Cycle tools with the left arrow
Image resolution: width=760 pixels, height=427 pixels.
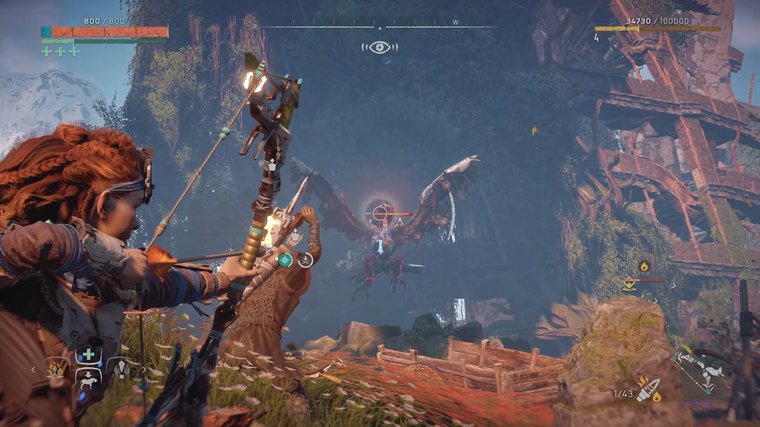33,369
